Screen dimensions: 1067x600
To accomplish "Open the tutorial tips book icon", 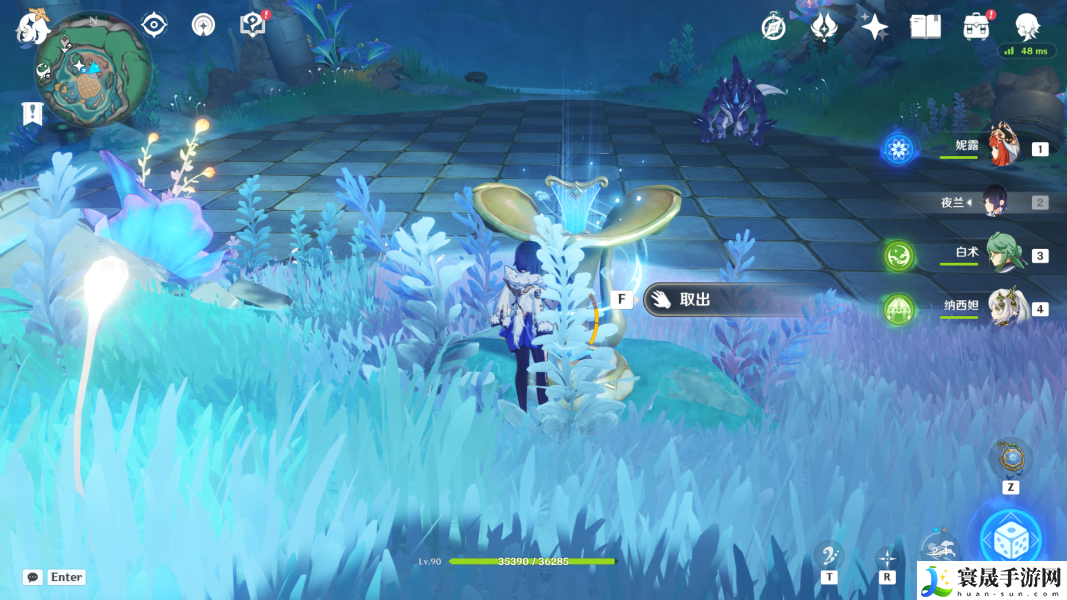I will 253,25.
